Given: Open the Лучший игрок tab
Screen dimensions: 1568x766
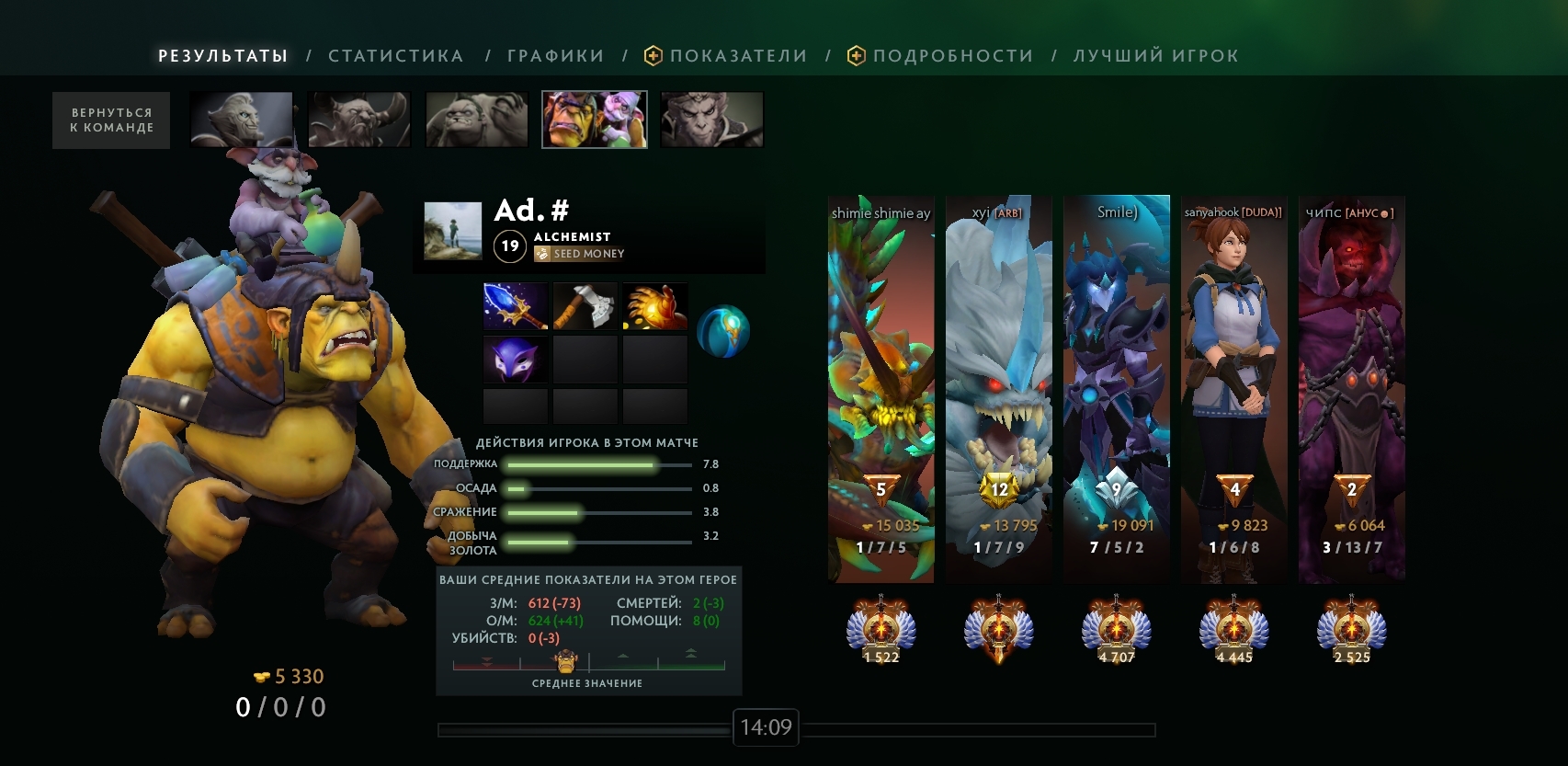Looking at the screenshot, I should pyautogui.click(x=1155, y=56).
